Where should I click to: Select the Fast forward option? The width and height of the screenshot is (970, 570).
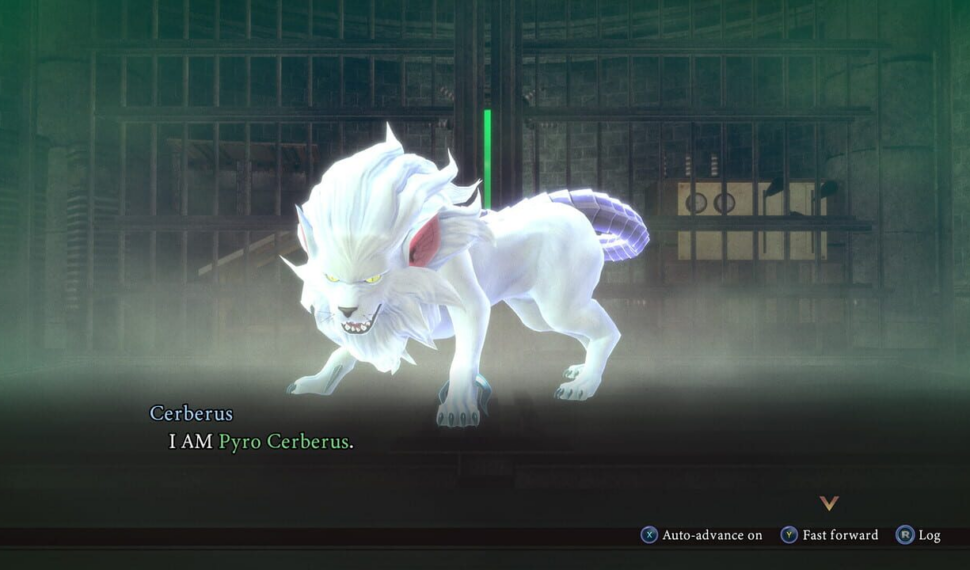pos(829,535)
